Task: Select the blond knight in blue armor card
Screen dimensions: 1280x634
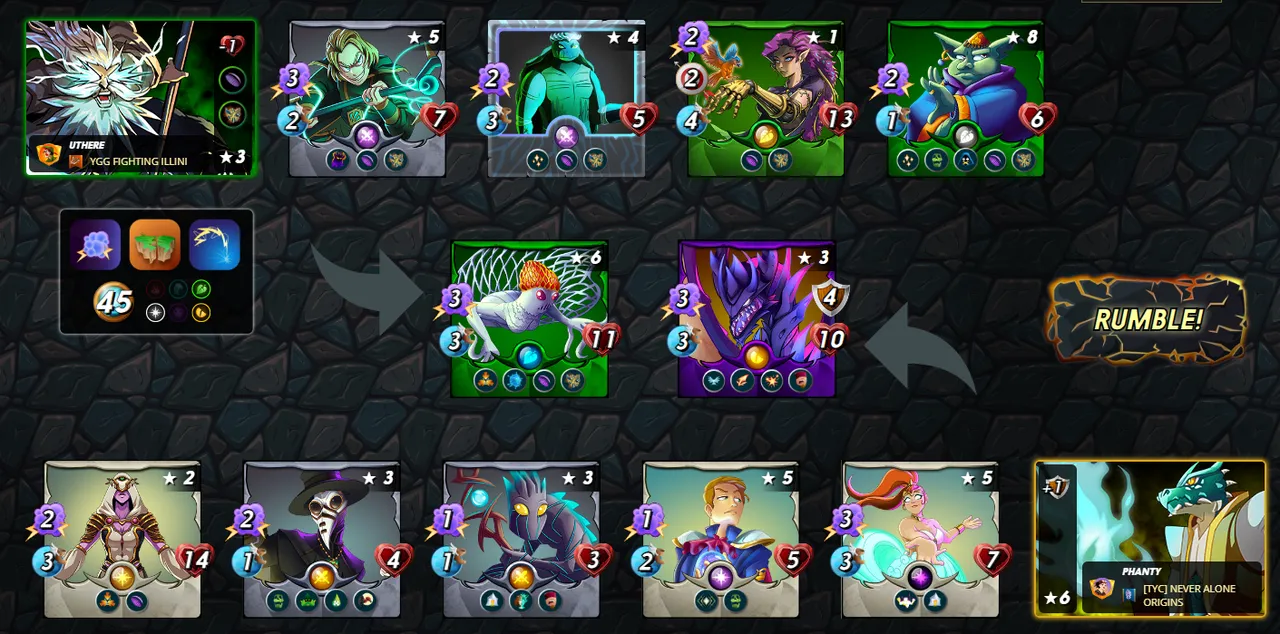Action: point(720,539)
